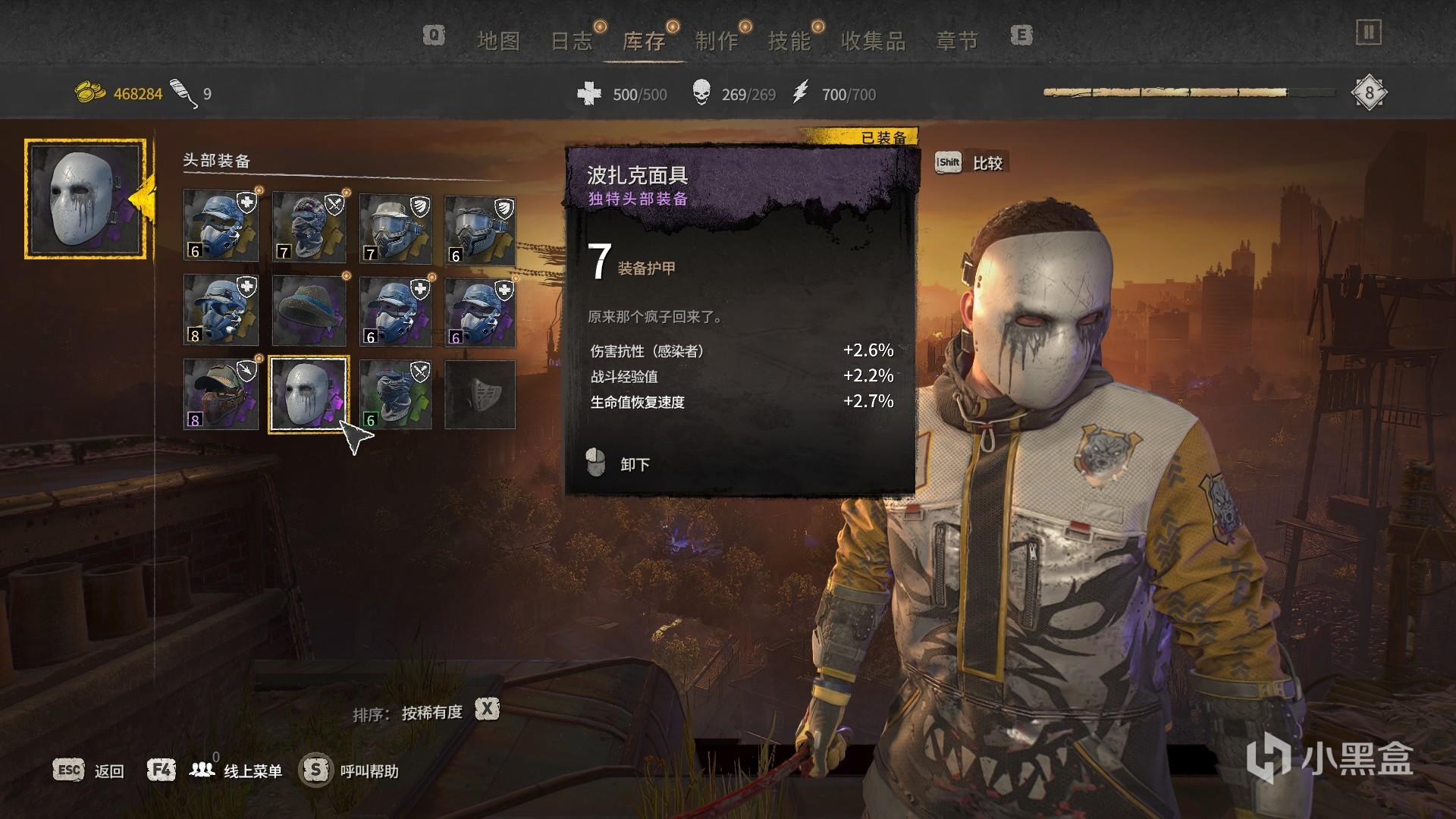
Task: Change sorting via 按稀有度
Action: point(431,712)
